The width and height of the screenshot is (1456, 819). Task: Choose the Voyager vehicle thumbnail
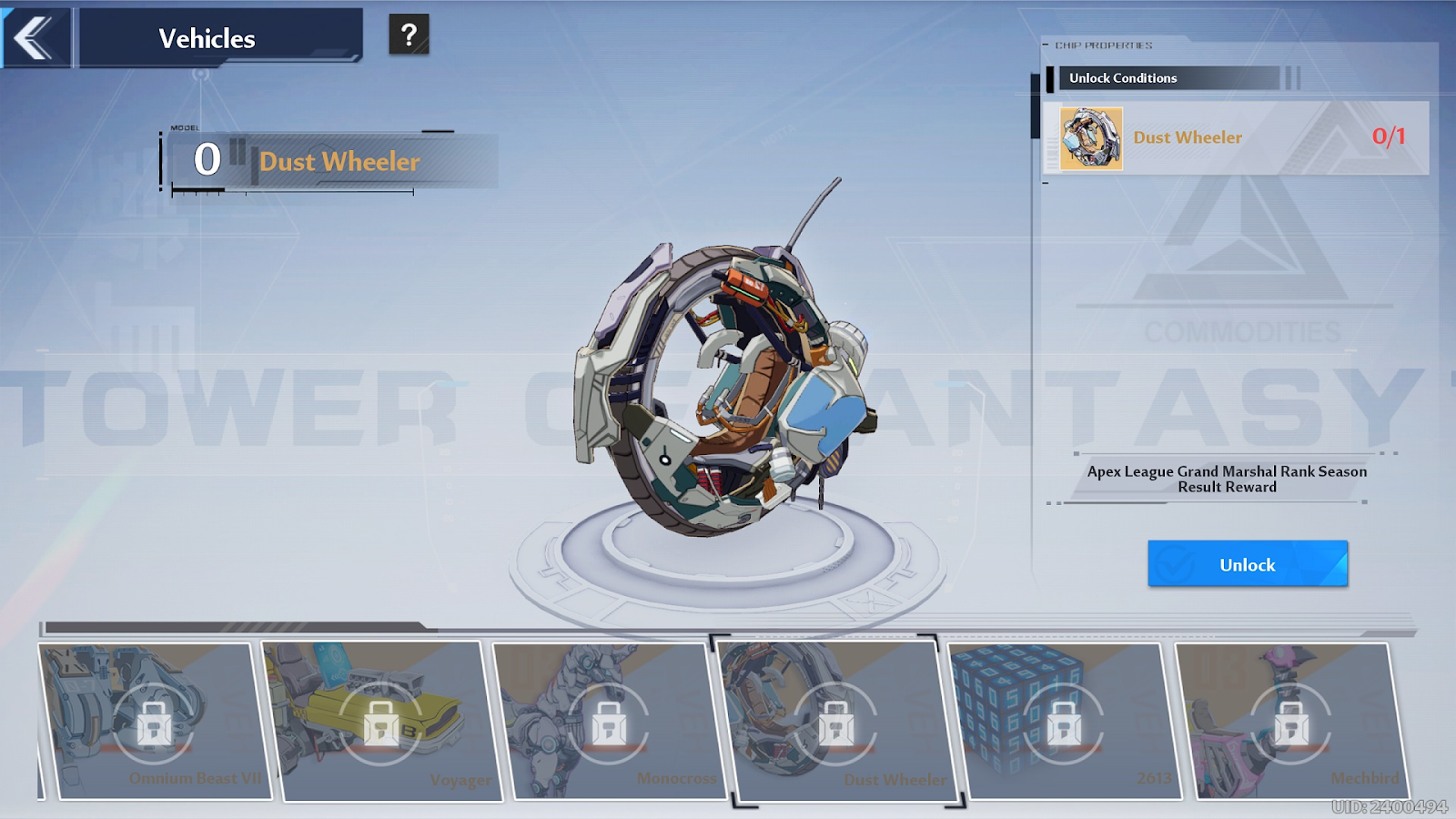click(382, 721)
